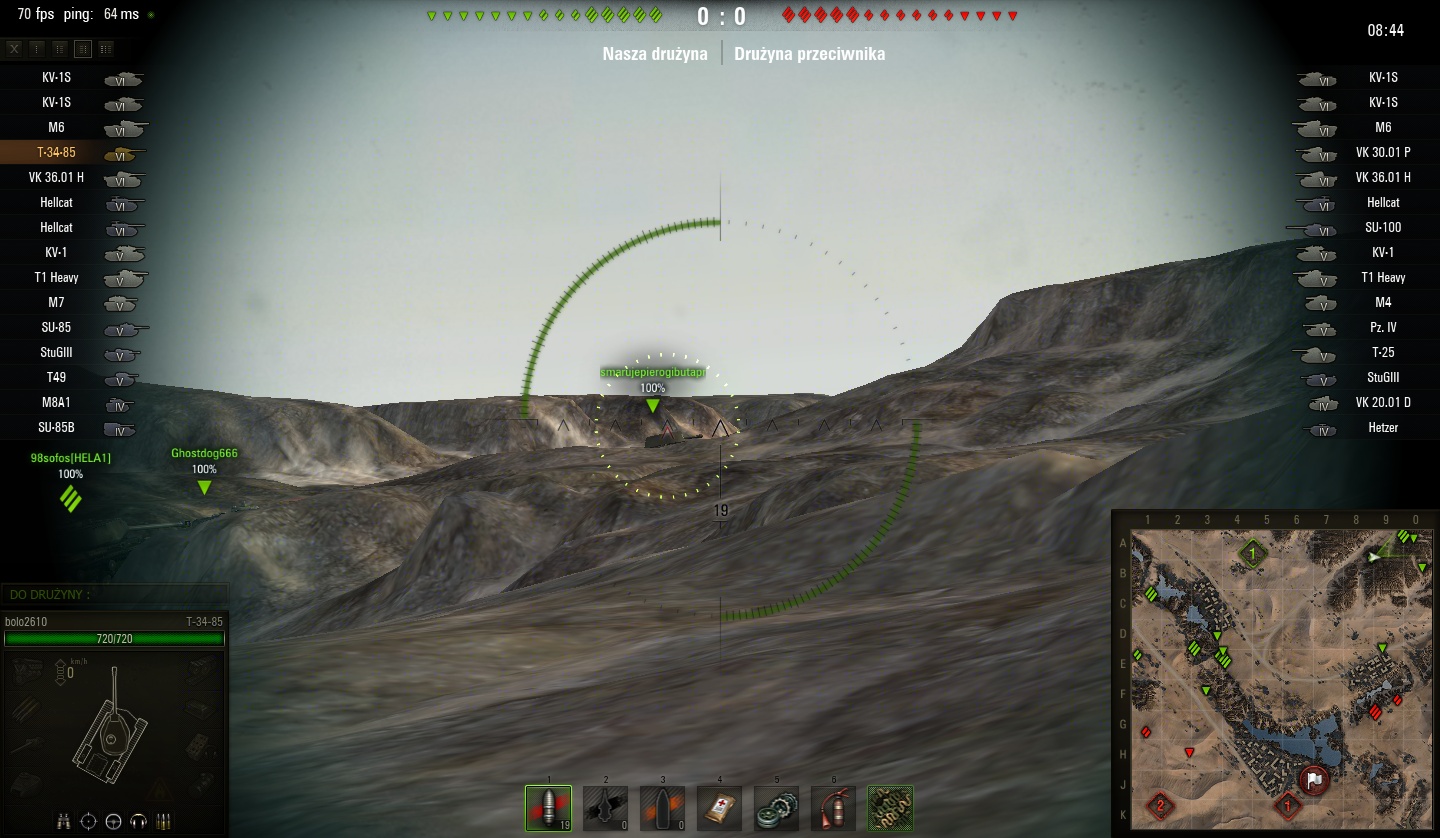Switch team list to the widest column layout
This screenshot has height=838, width=1440.
106,48
